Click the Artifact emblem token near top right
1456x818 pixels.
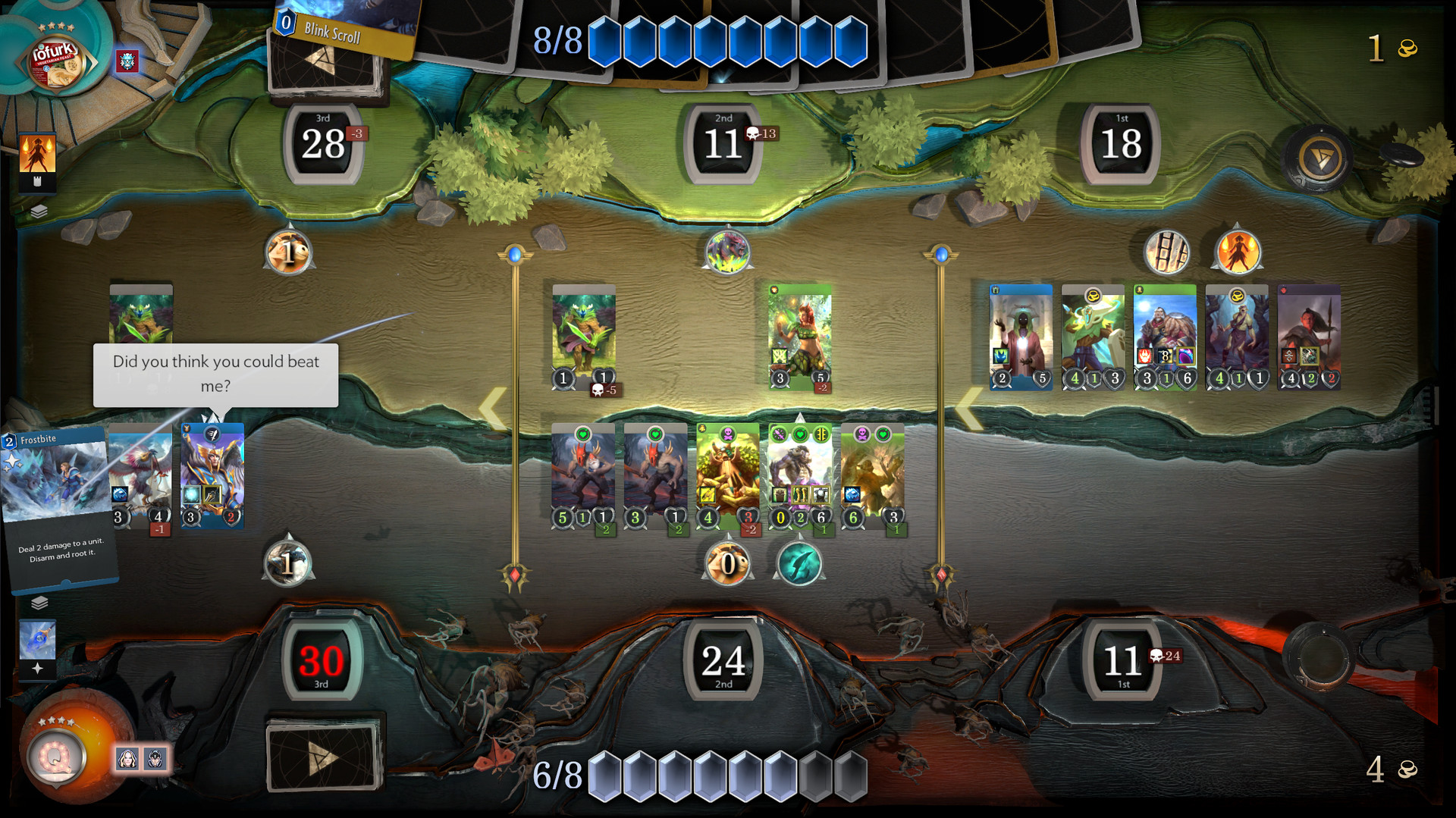coord(1319,159)
